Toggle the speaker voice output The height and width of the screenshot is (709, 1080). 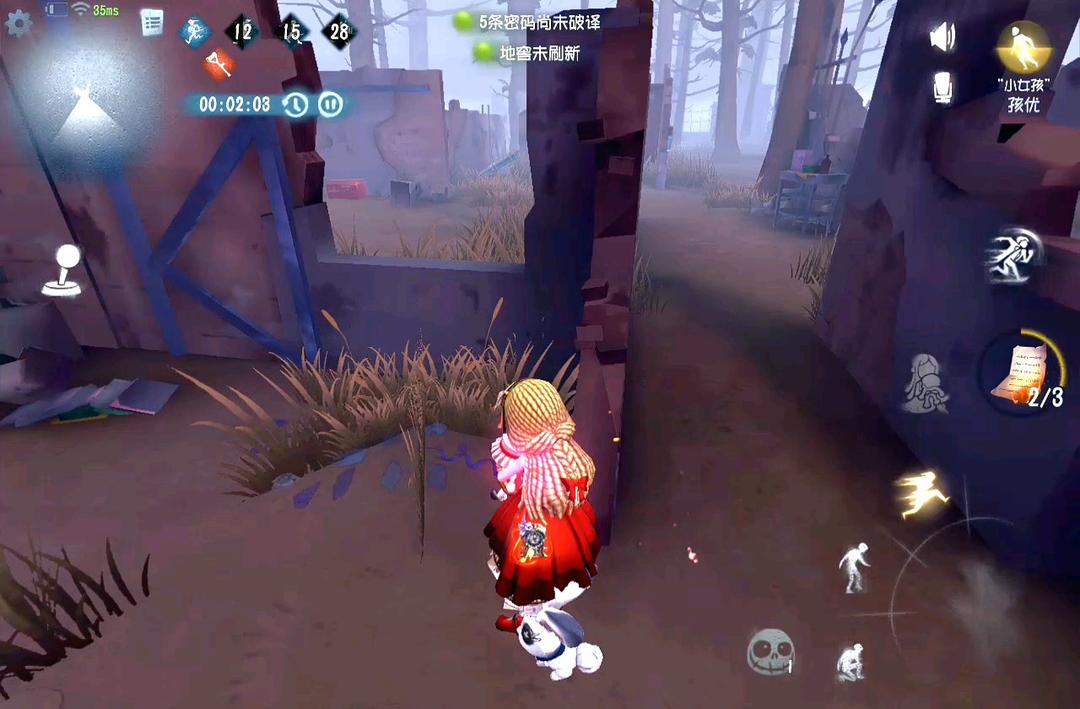[x=942, y=38]
